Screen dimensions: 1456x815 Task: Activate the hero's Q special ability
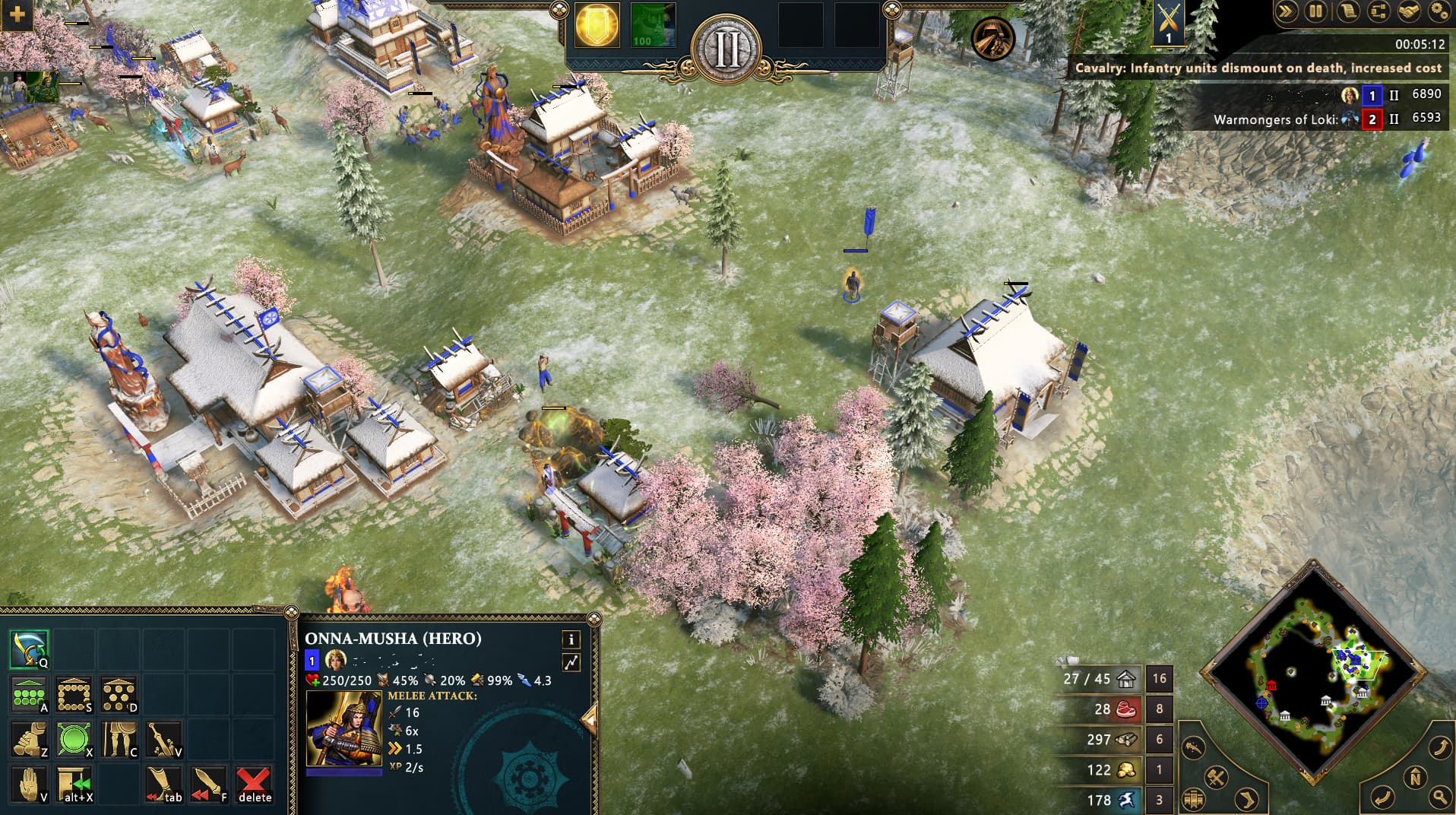coord(30,649)
